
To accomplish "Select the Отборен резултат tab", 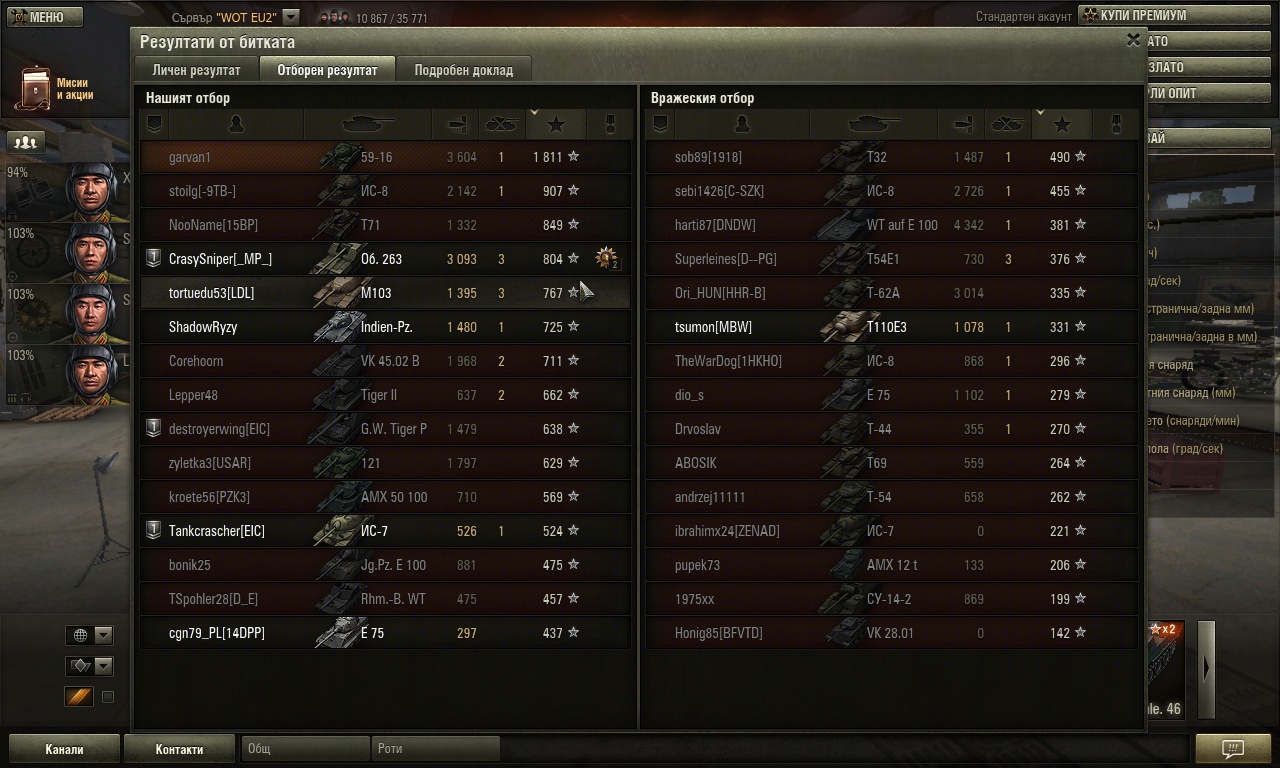I will pyautogui.click(x=327, y=70).
